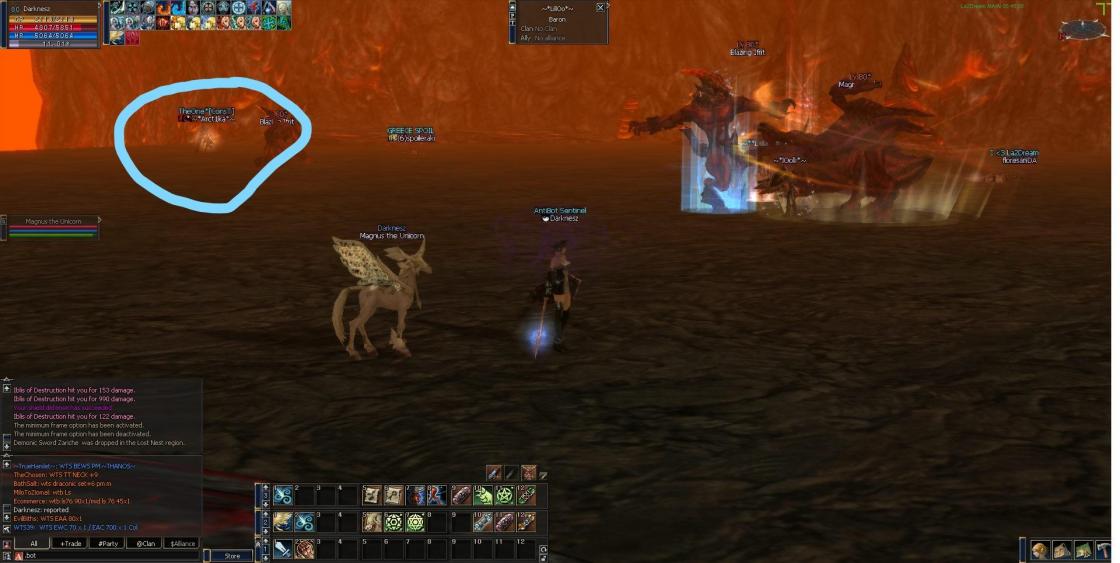
Task: Open the minimap radar
Action: click(1082, 29)
